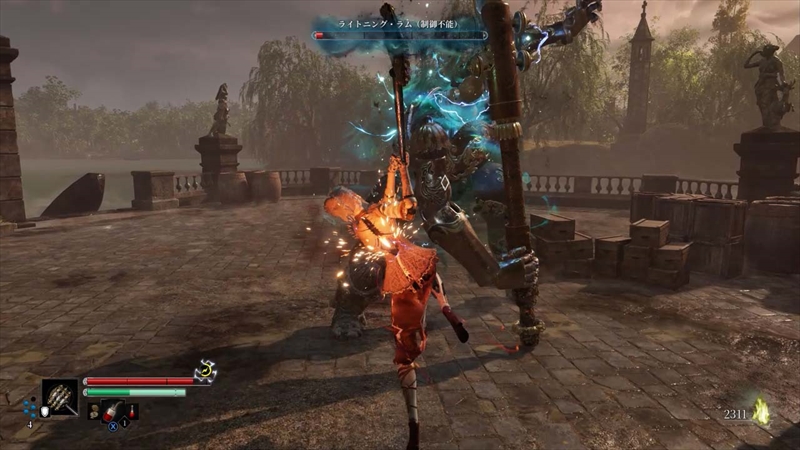The height and width of the screenshot is (450, 800).
Task: Click the small white shield icon
Action: tap(43, 412)
